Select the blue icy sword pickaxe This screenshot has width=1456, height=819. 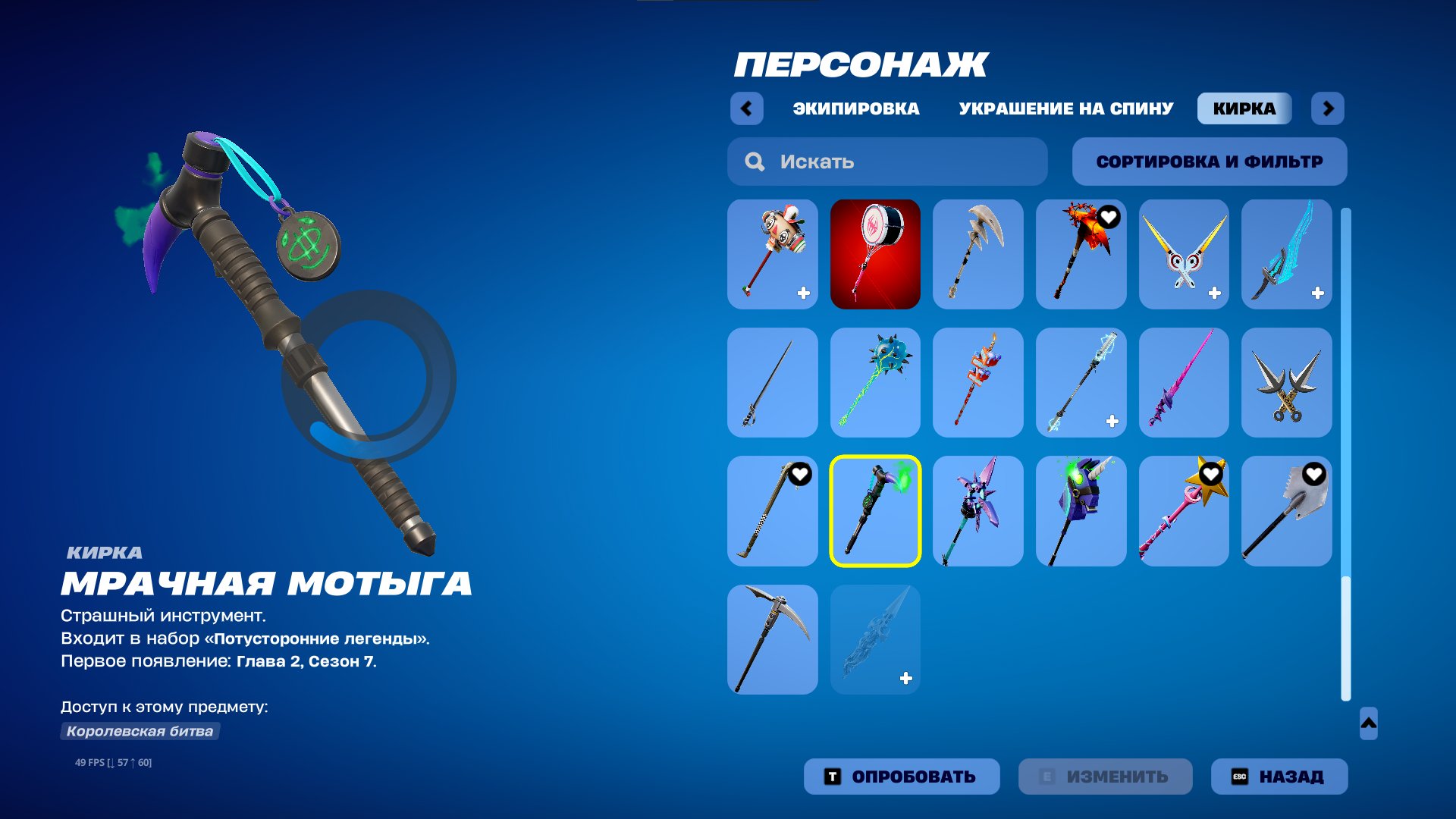point(1285,254)
